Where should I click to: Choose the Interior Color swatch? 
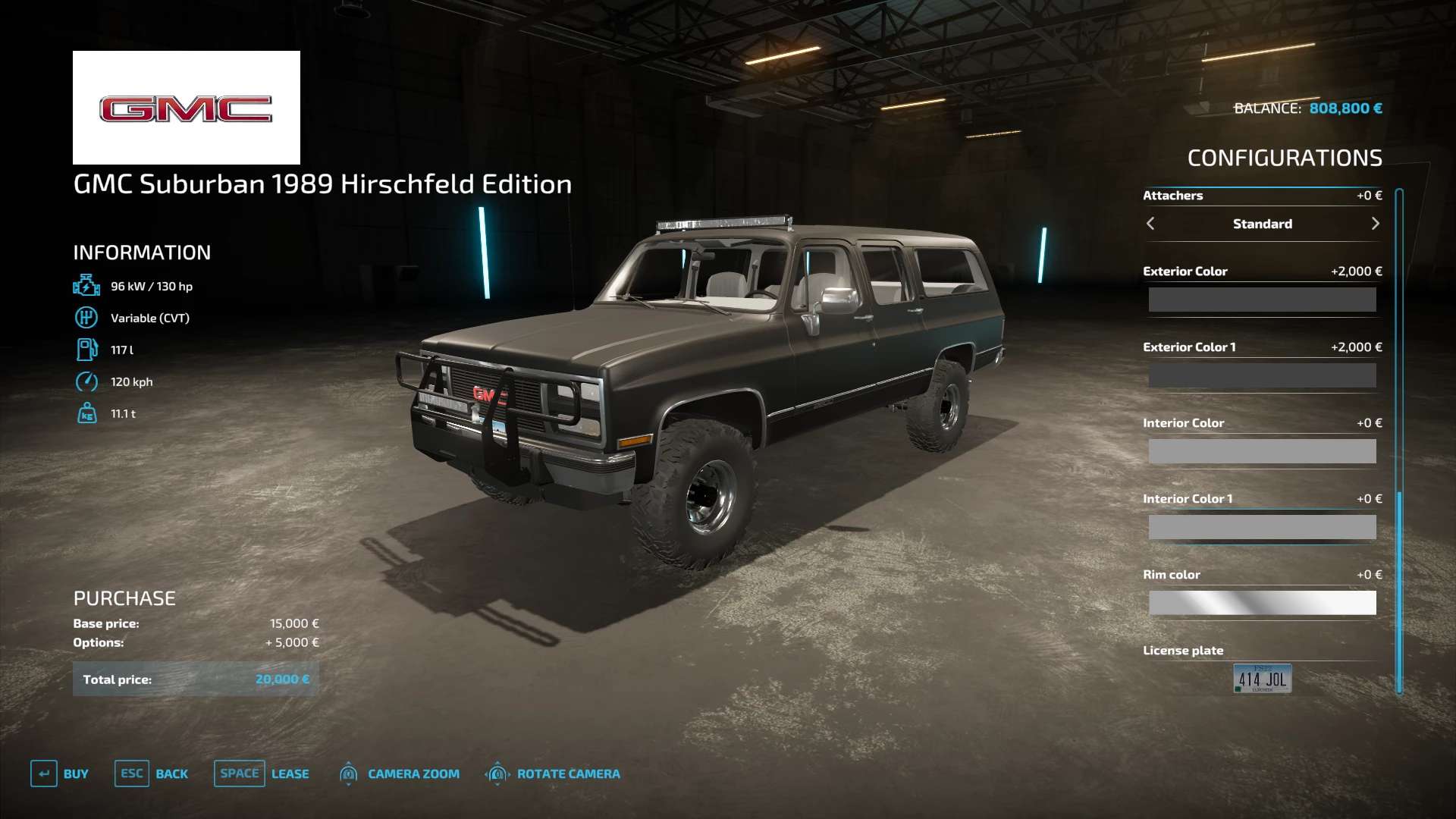point(1262,451)
